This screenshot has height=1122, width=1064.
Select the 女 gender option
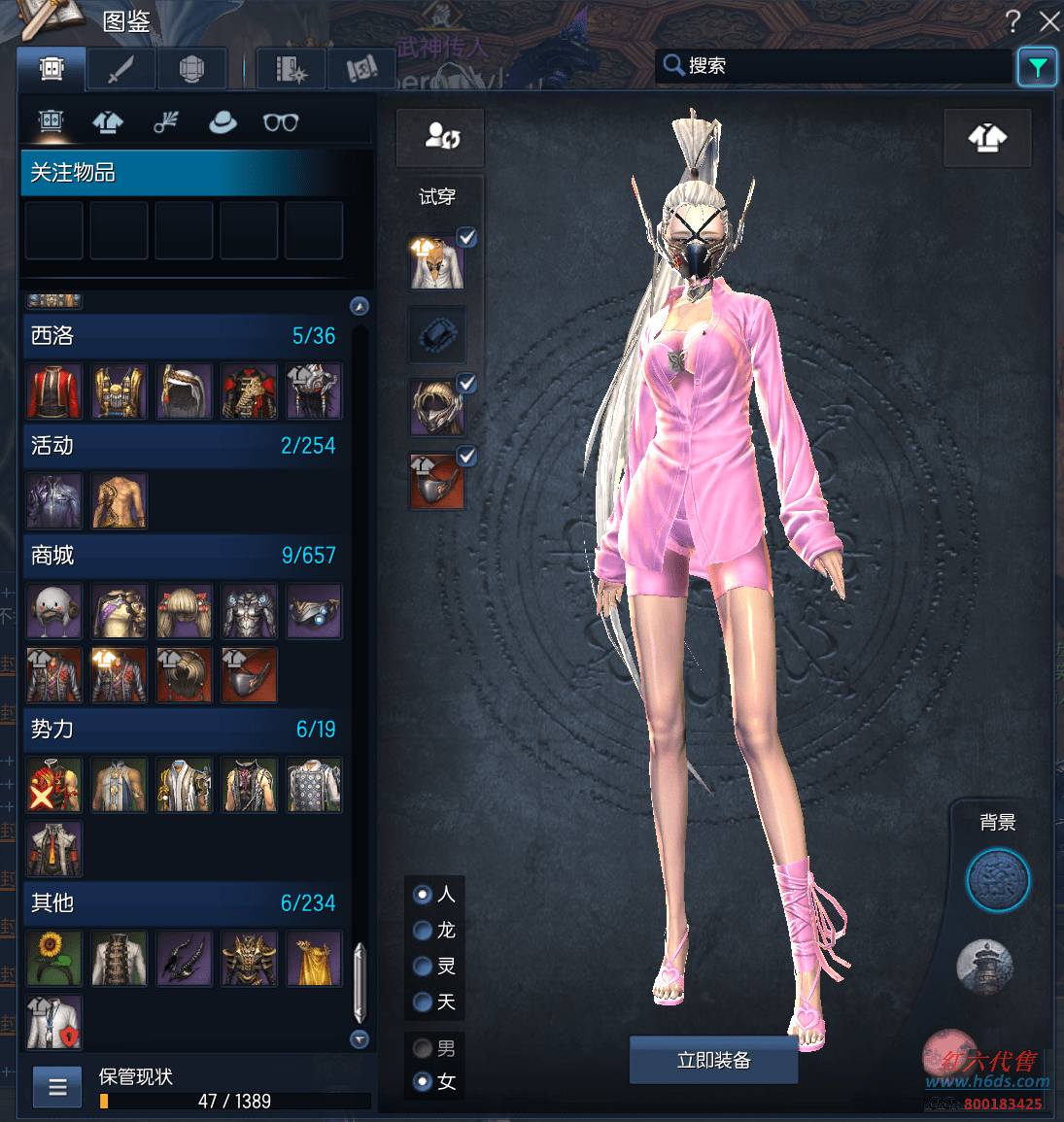pos(423,1081)
